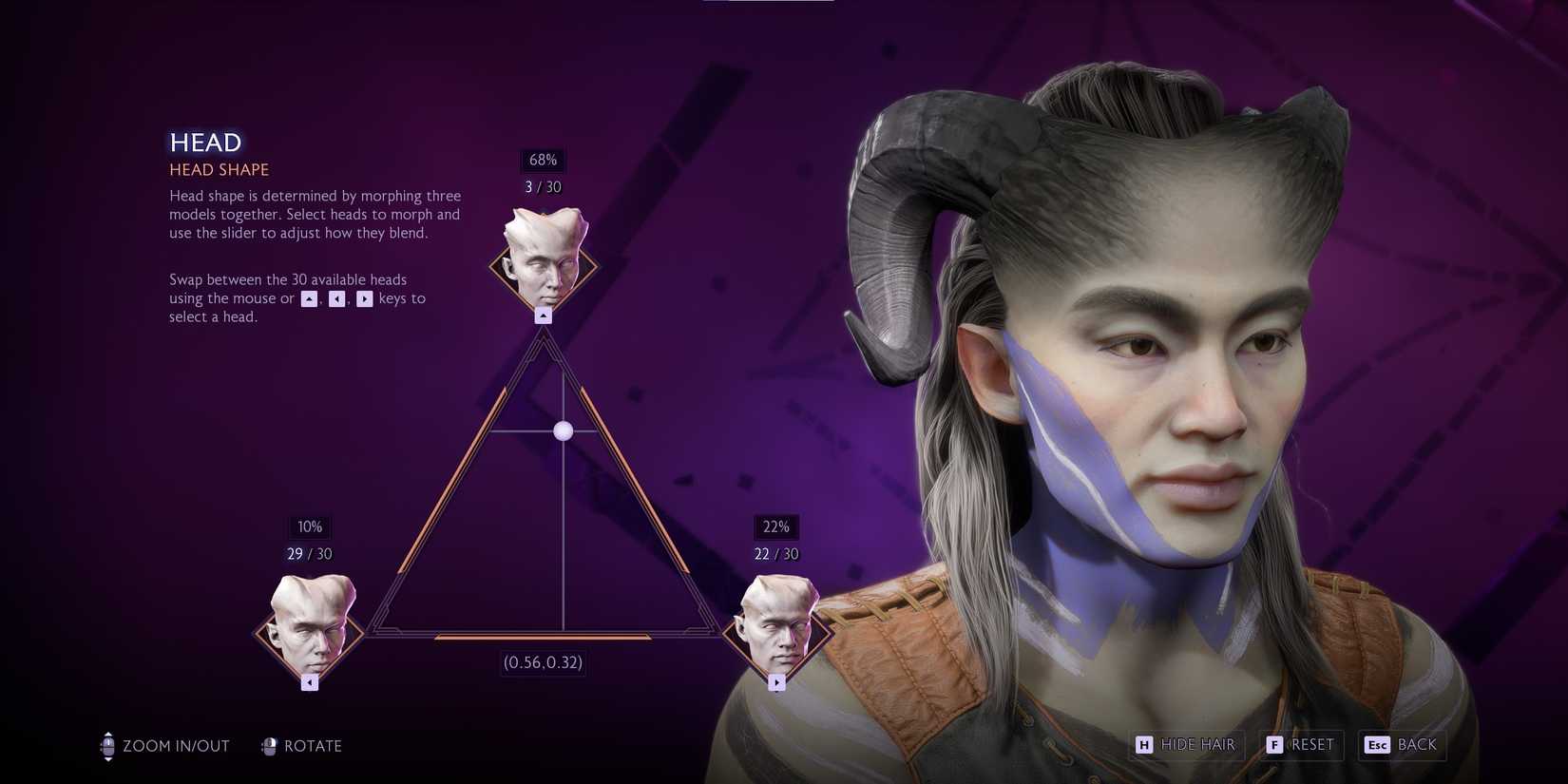1568x784 pixels.
Task: Click the blend point inside the morph triangle
Action: [563, 430]
